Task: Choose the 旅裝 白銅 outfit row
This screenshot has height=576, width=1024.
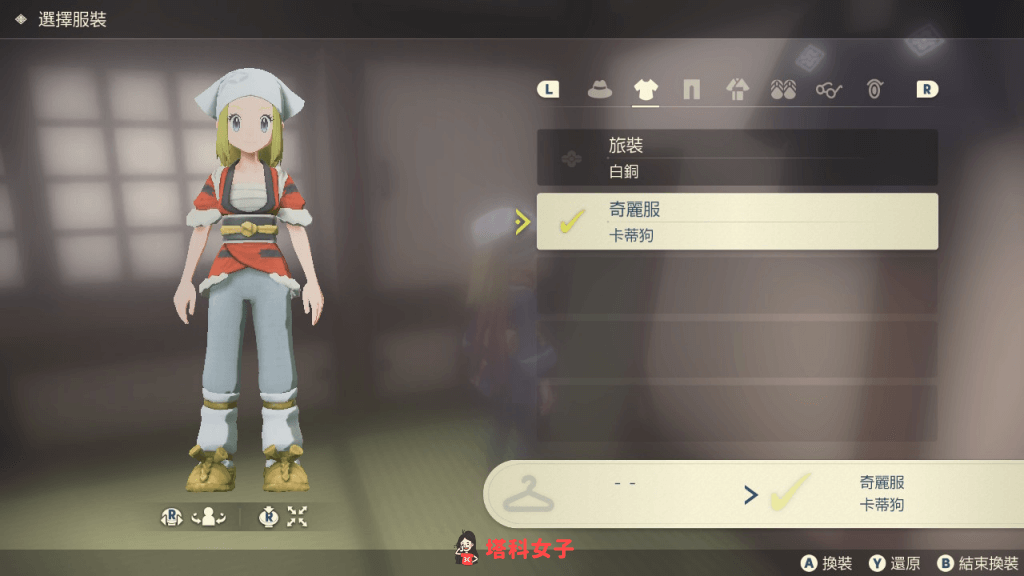Action: [737, 158]
